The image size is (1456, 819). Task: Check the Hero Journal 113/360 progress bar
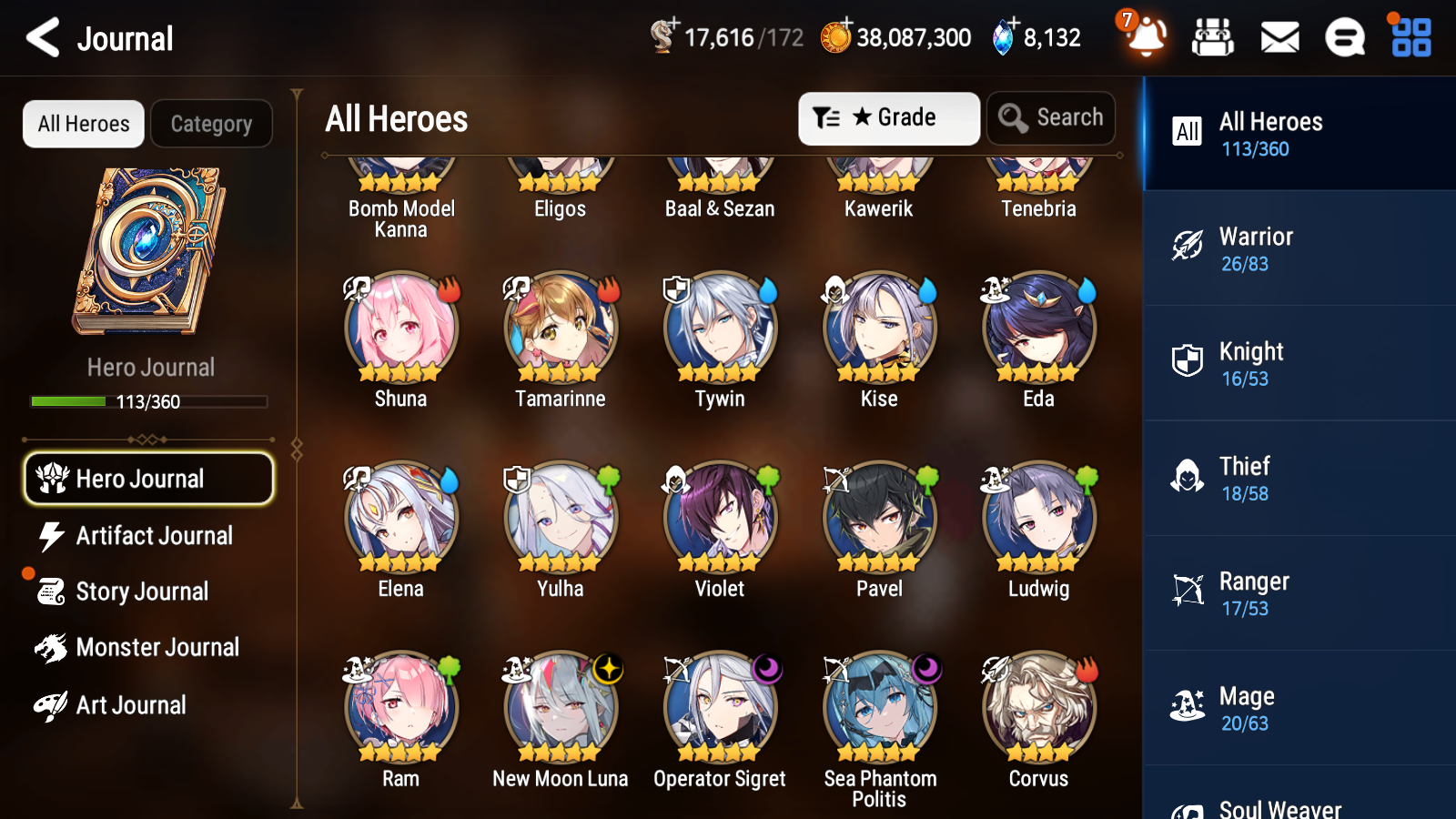point(148,401)
